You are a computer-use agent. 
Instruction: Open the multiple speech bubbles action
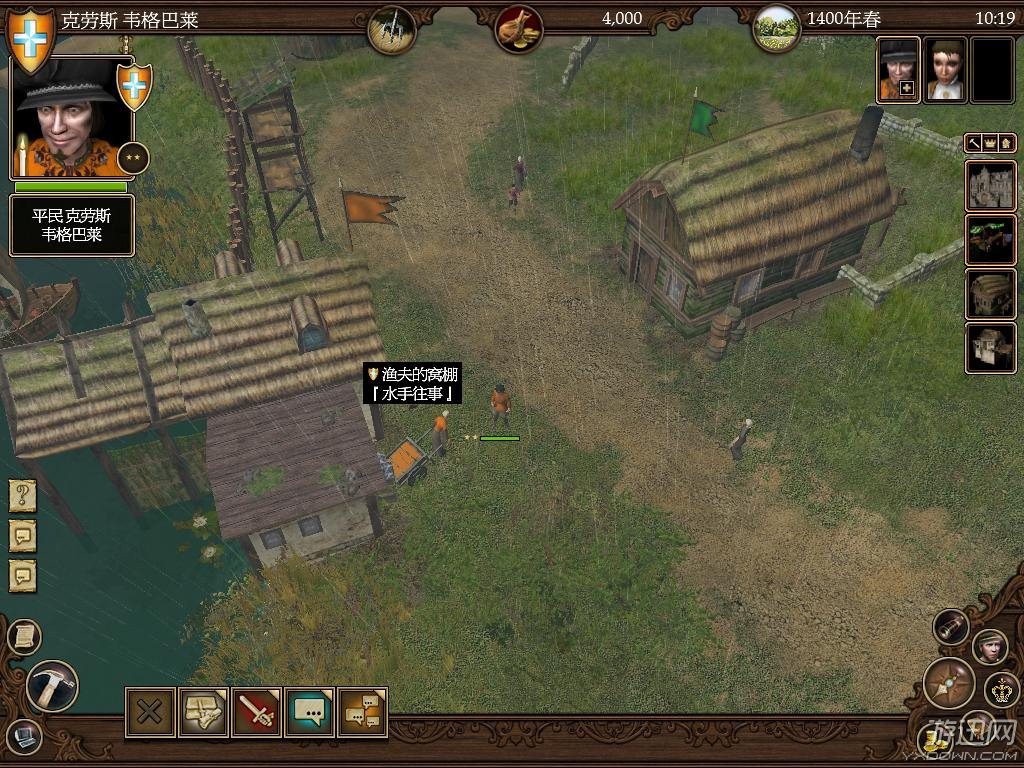[362, 712]
